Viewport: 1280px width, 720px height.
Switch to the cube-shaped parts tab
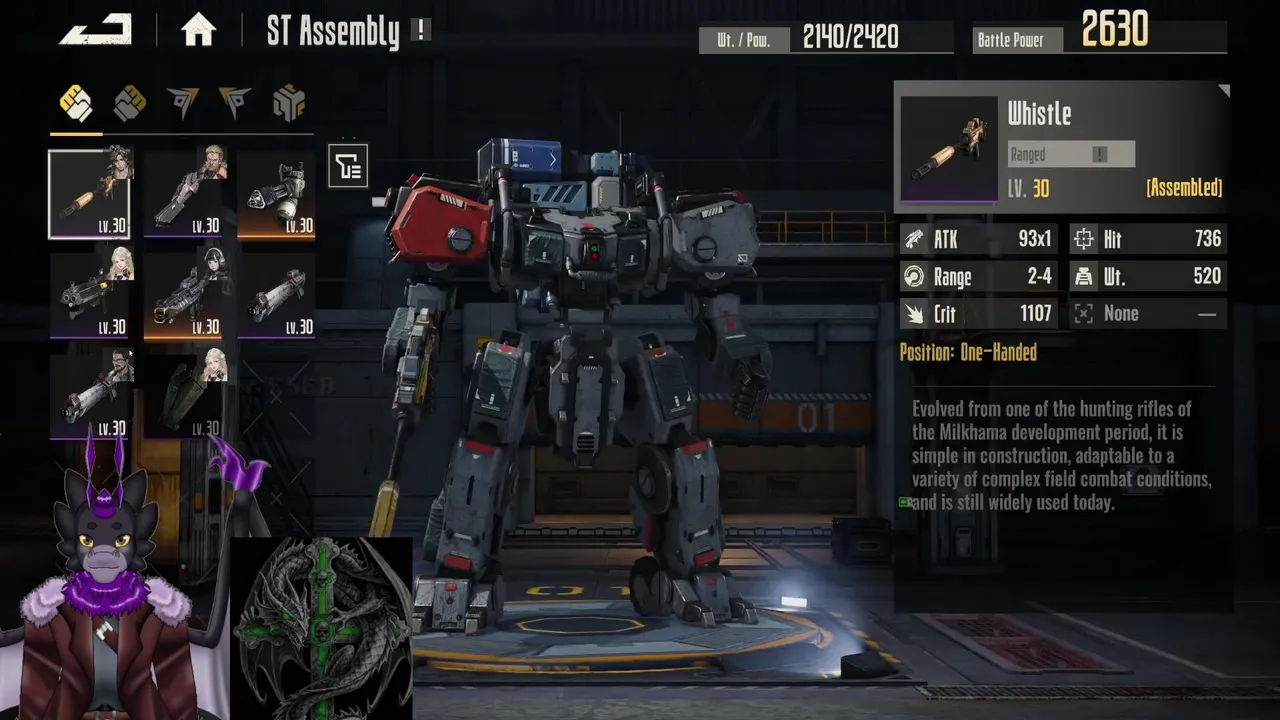click(x=288, y=102)
